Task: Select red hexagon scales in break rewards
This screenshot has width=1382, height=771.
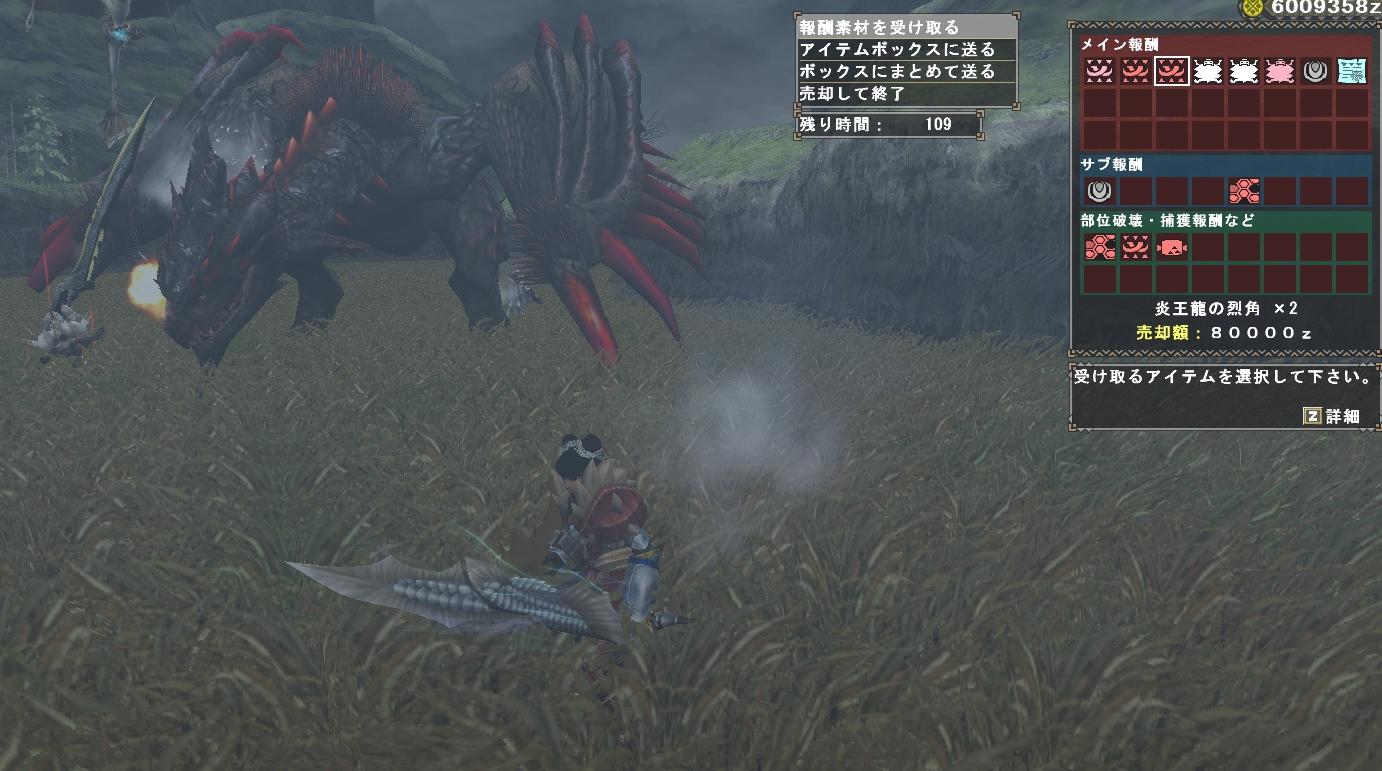Action: point(1099,247)
